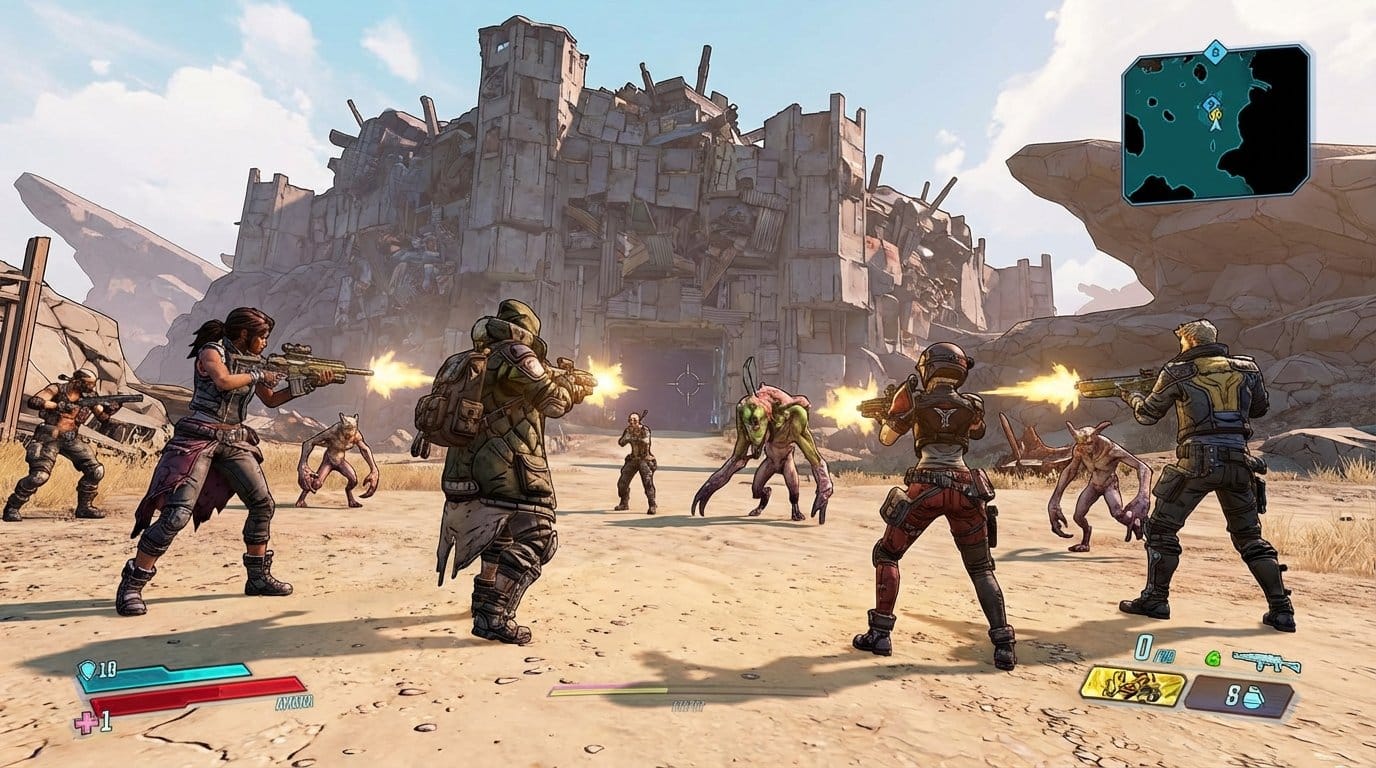The height and width of the screenshot is (768, 1376).
Task: Click the Amara name label near the health bar
Action: [293, 702]
